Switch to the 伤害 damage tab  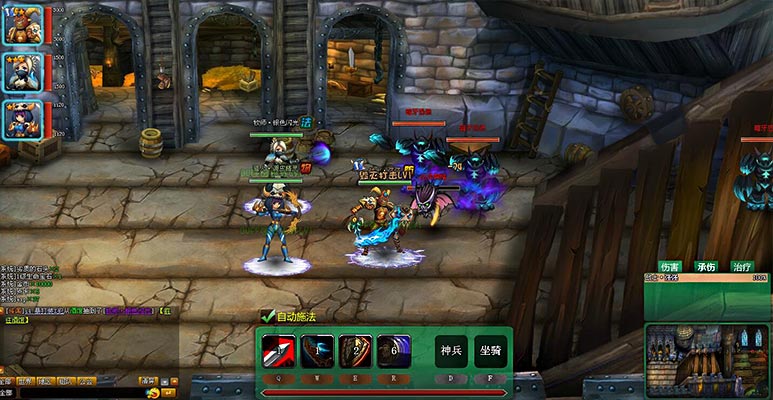coord(669,267)
